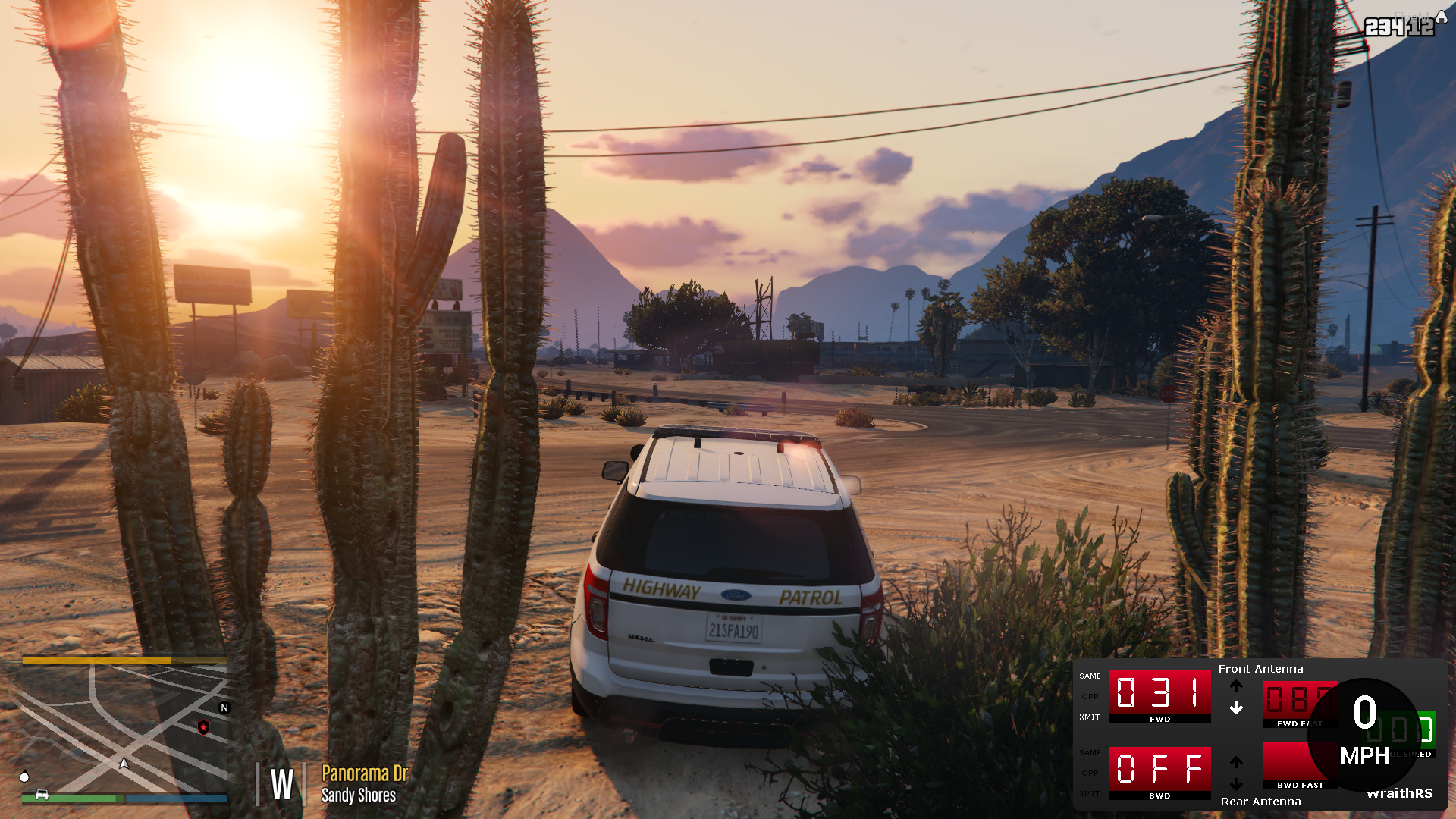Click the police shield blip on the minimap
Viewport: 1456px width, 819px height.
tap(204, 727)
